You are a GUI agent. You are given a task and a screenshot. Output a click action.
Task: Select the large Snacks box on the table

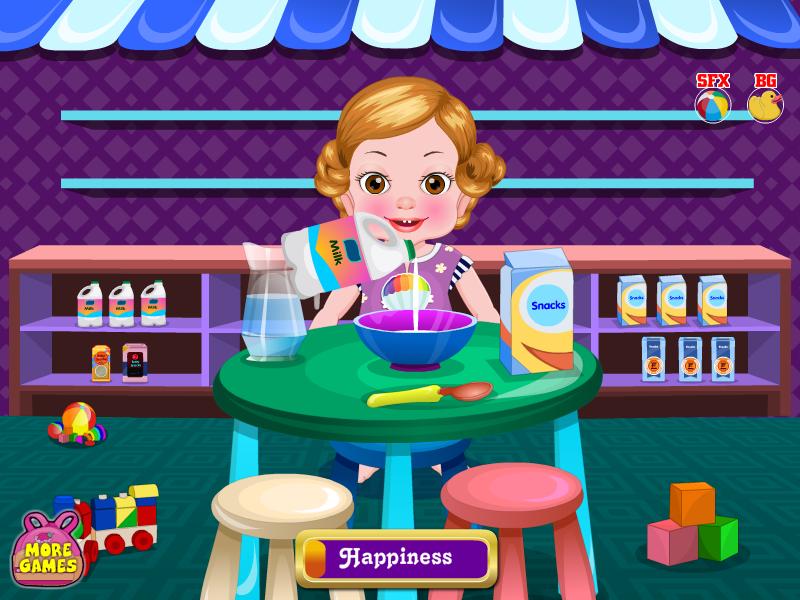point(536,312)
